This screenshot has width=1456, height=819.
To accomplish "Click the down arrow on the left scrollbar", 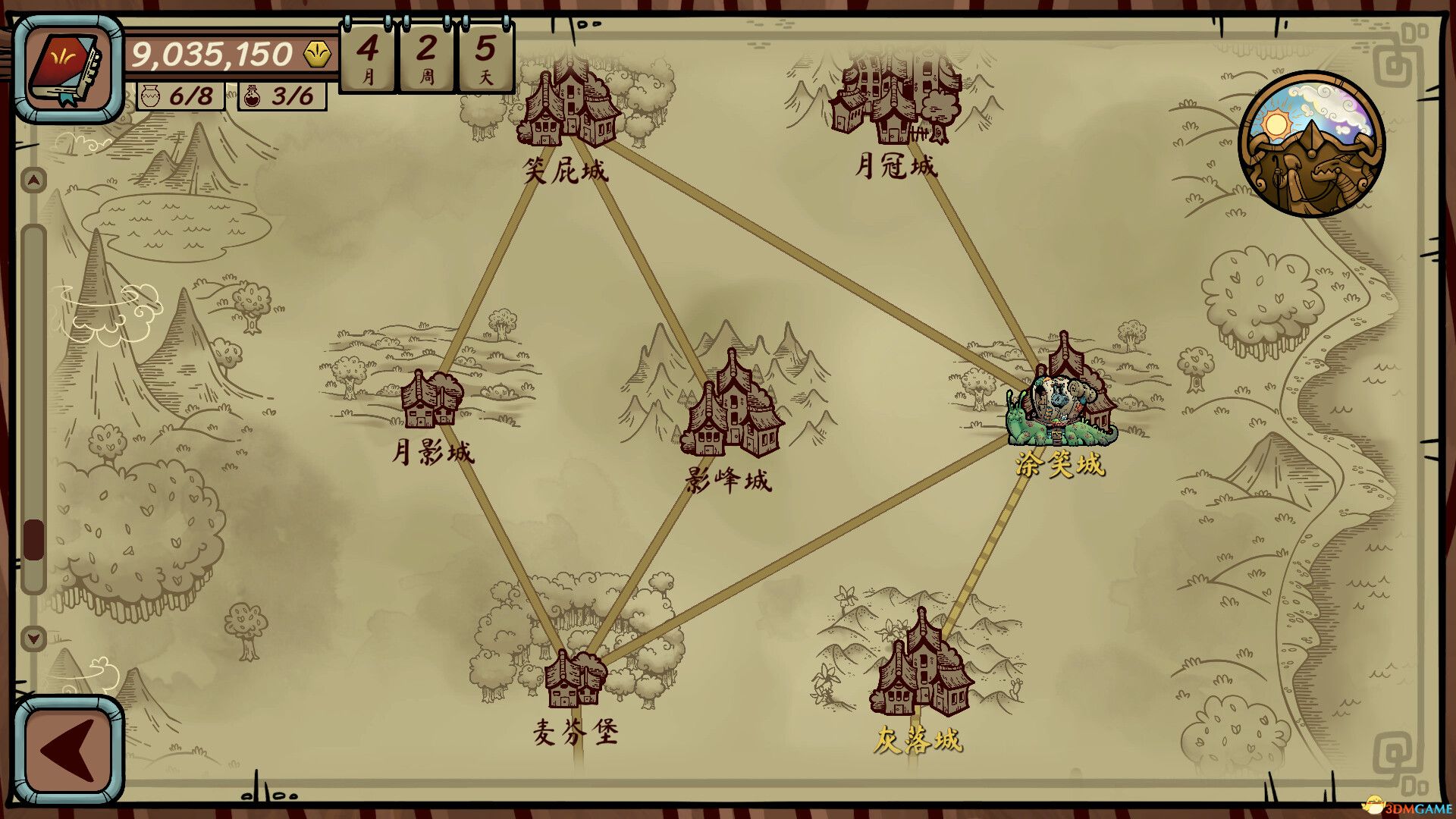I will pyautogui.click(x=32, y=639).
